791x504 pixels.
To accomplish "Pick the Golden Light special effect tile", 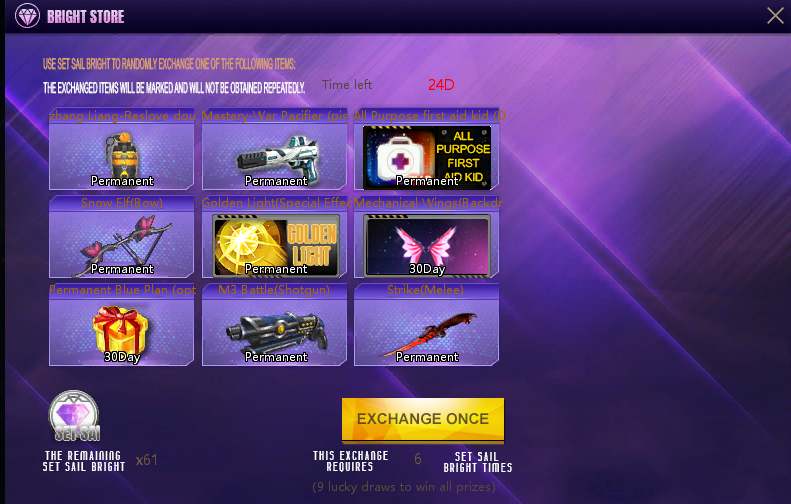I will [x=275, y=244].
